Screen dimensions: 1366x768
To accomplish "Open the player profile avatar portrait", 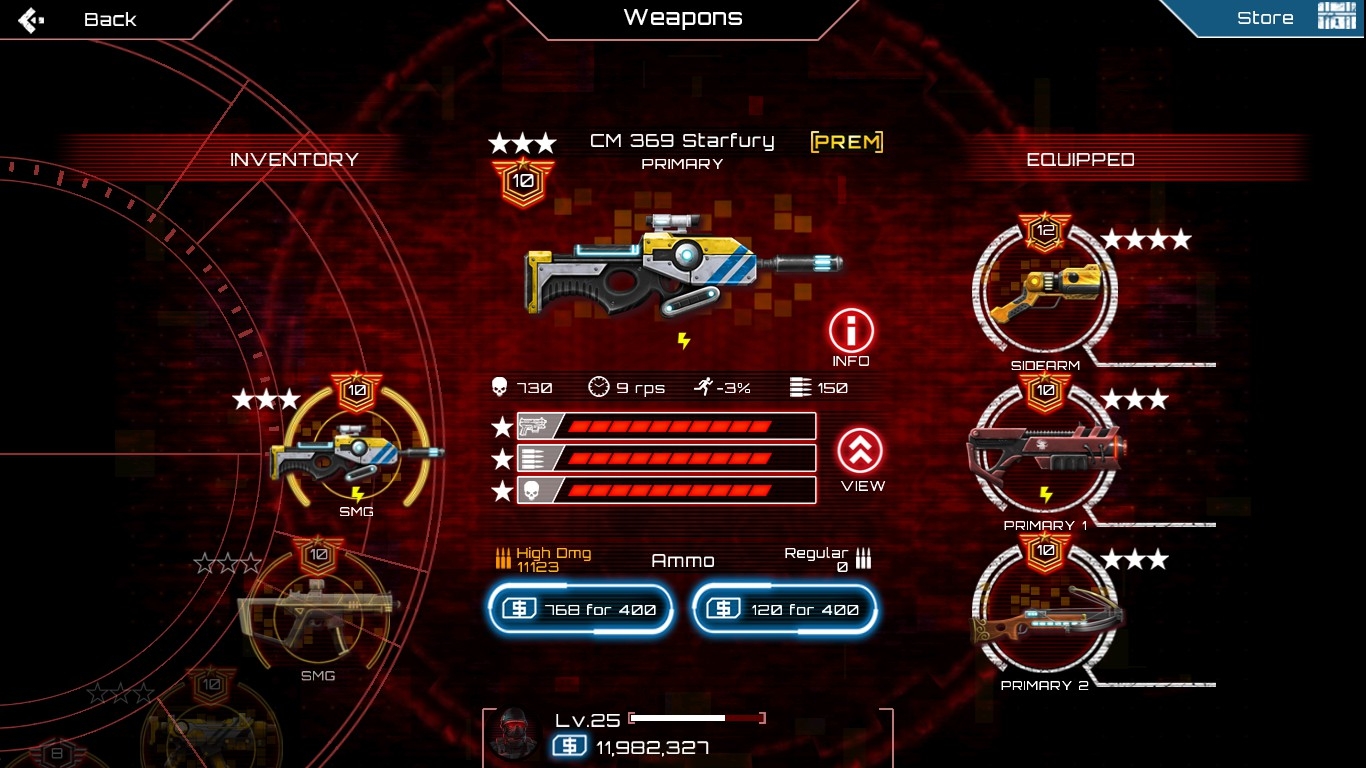I will (512, 733).
